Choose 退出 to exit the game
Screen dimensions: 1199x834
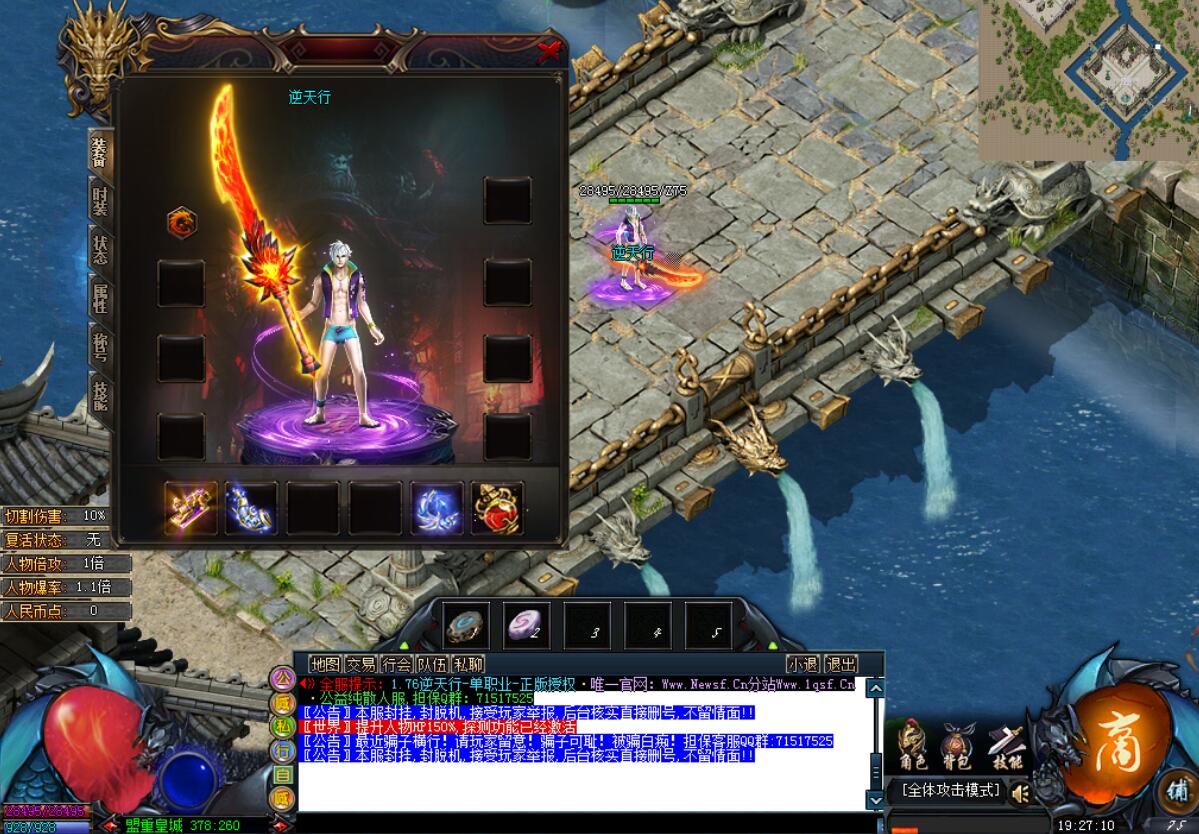(841, 664)
